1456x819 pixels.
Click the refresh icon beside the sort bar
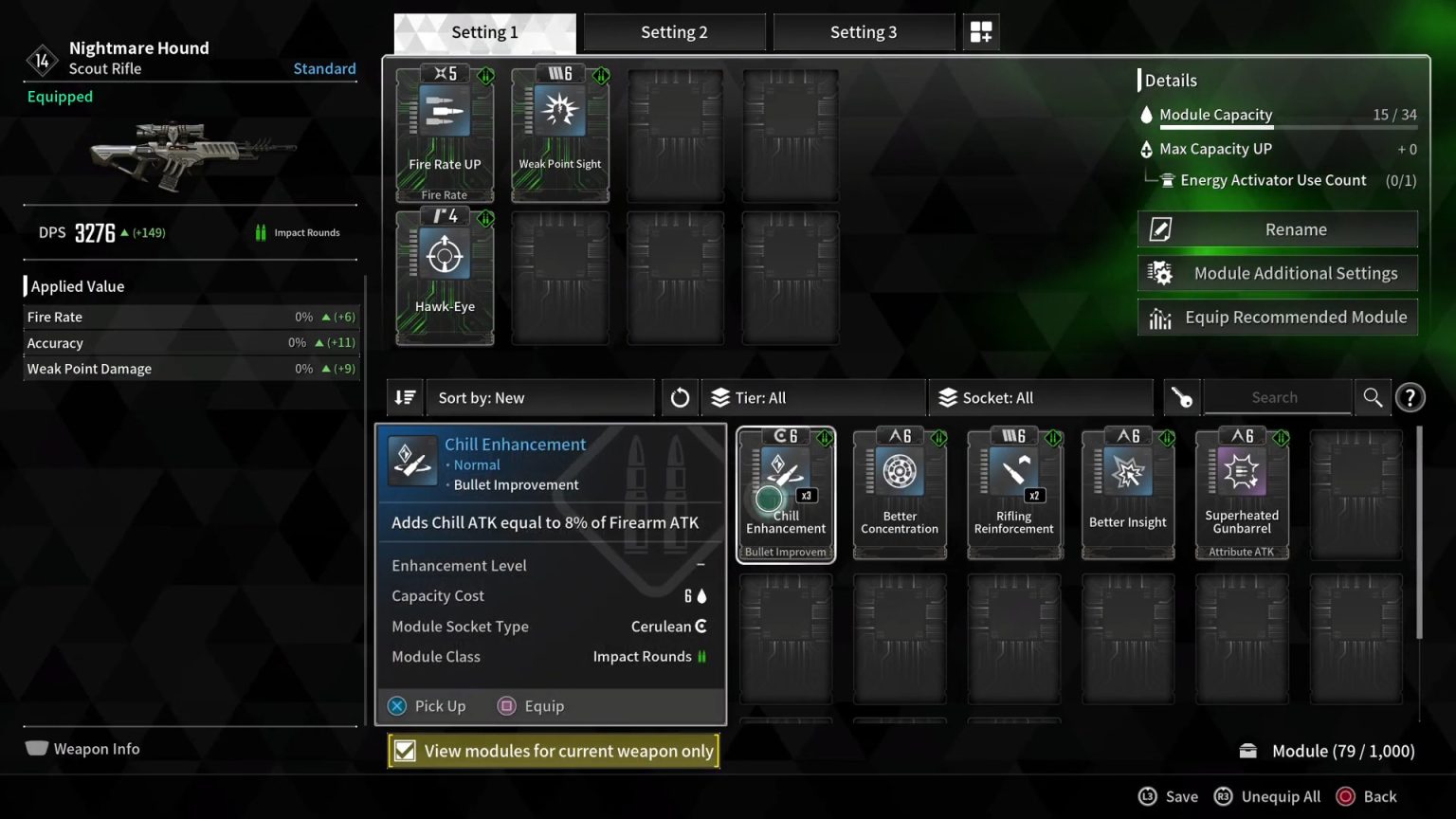coord(680,397)
